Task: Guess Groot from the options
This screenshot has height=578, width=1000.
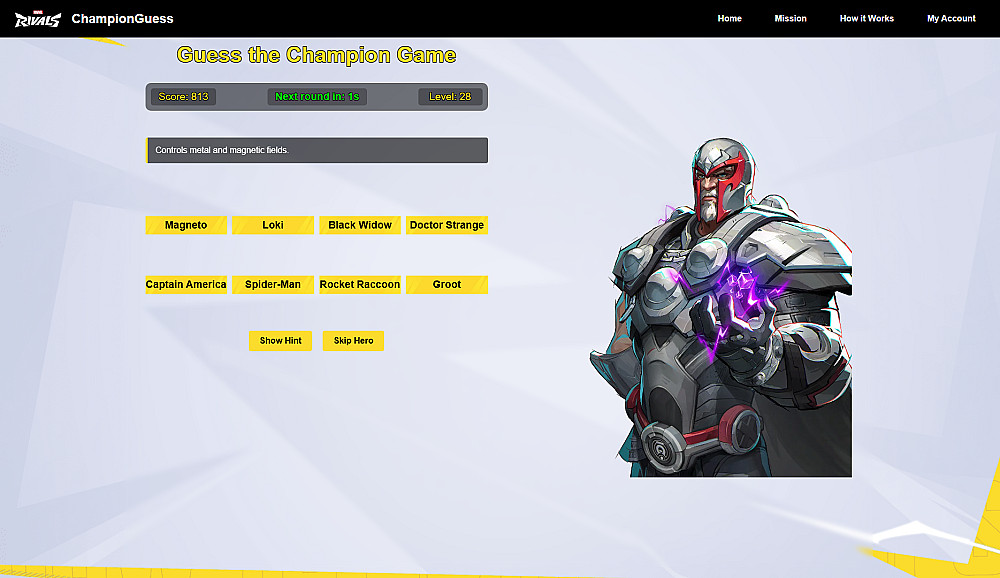Action: point(447,285)
